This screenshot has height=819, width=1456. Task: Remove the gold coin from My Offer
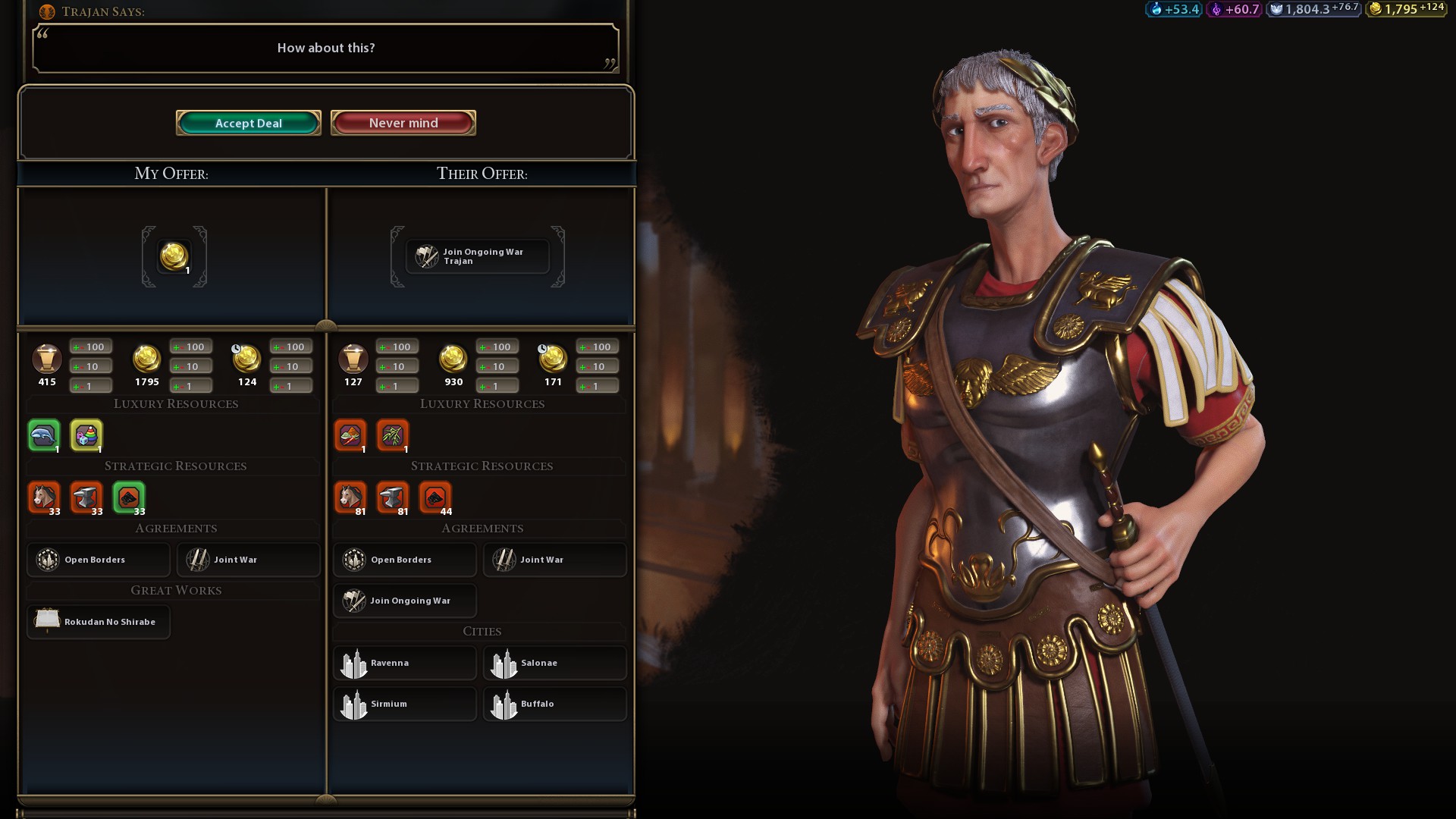point(174,256)
